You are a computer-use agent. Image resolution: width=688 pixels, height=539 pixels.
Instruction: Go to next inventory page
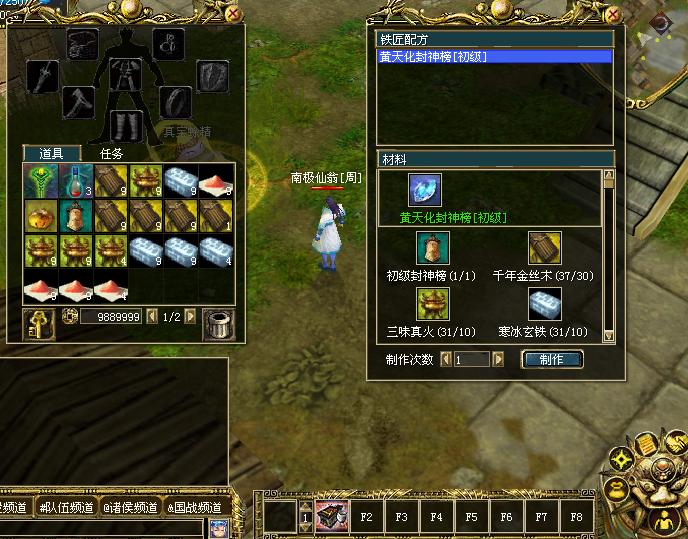190,316
